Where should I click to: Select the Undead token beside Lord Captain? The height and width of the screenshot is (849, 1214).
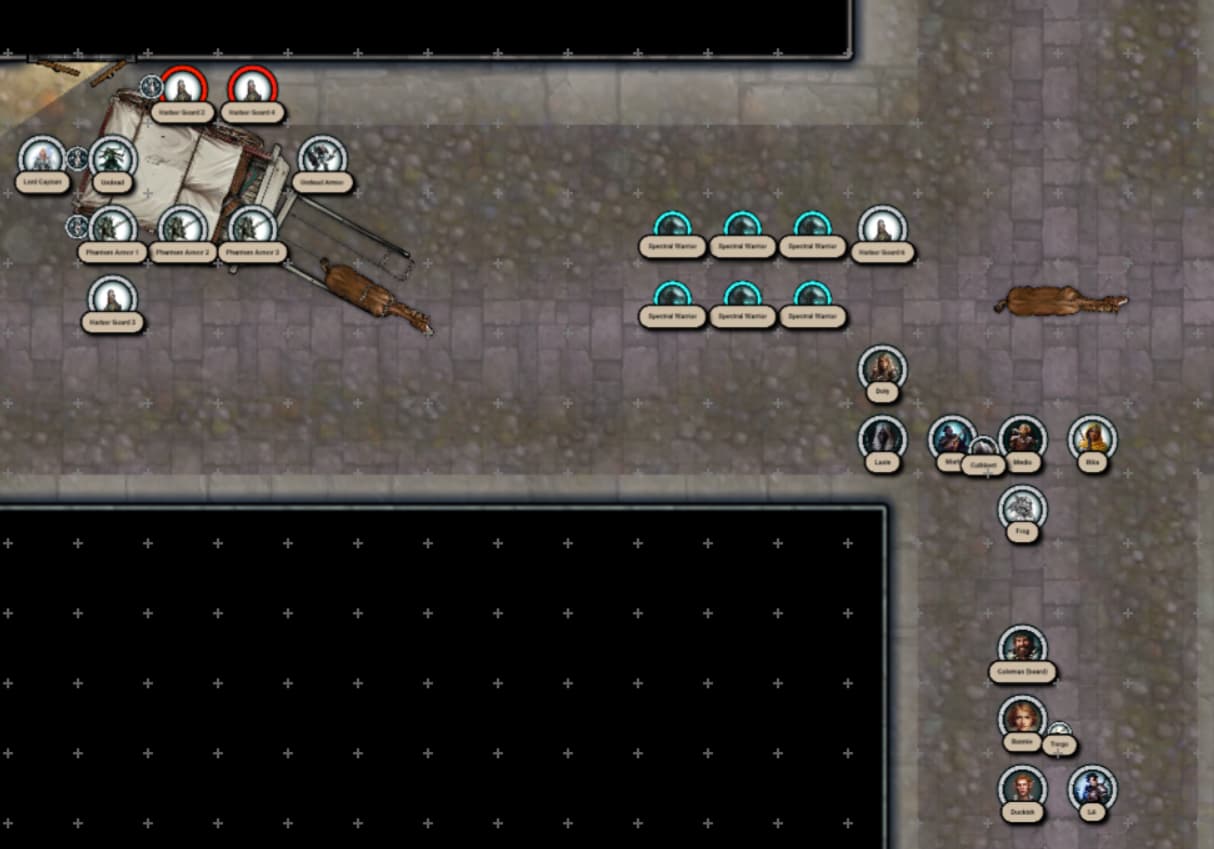tap(112, 158)
